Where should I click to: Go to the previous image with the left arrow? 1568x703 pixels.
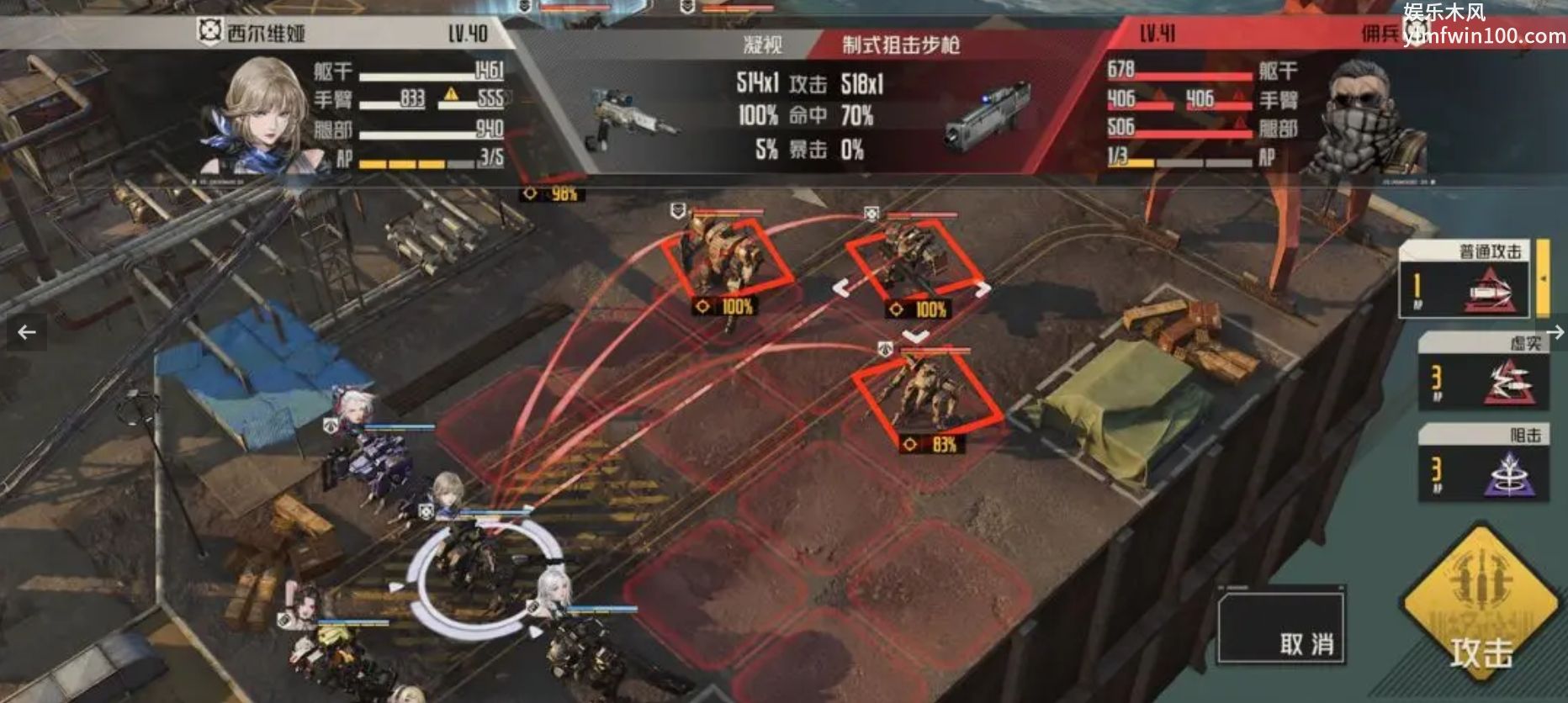point(27,332)
